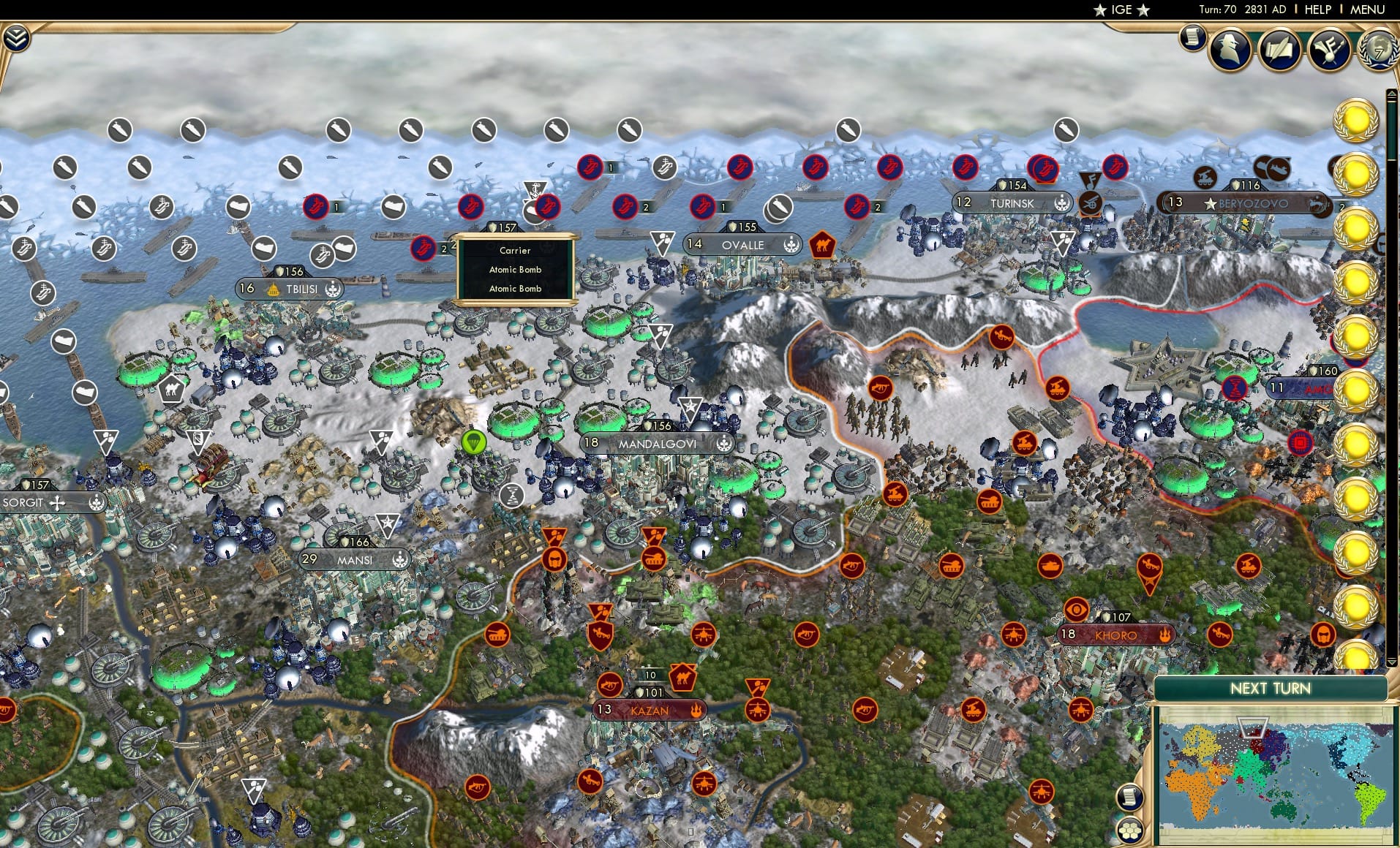Open the MENU item in the top bar
Screen dimensions: 1400x848
pyautogui.click(x=1366, y=10)
